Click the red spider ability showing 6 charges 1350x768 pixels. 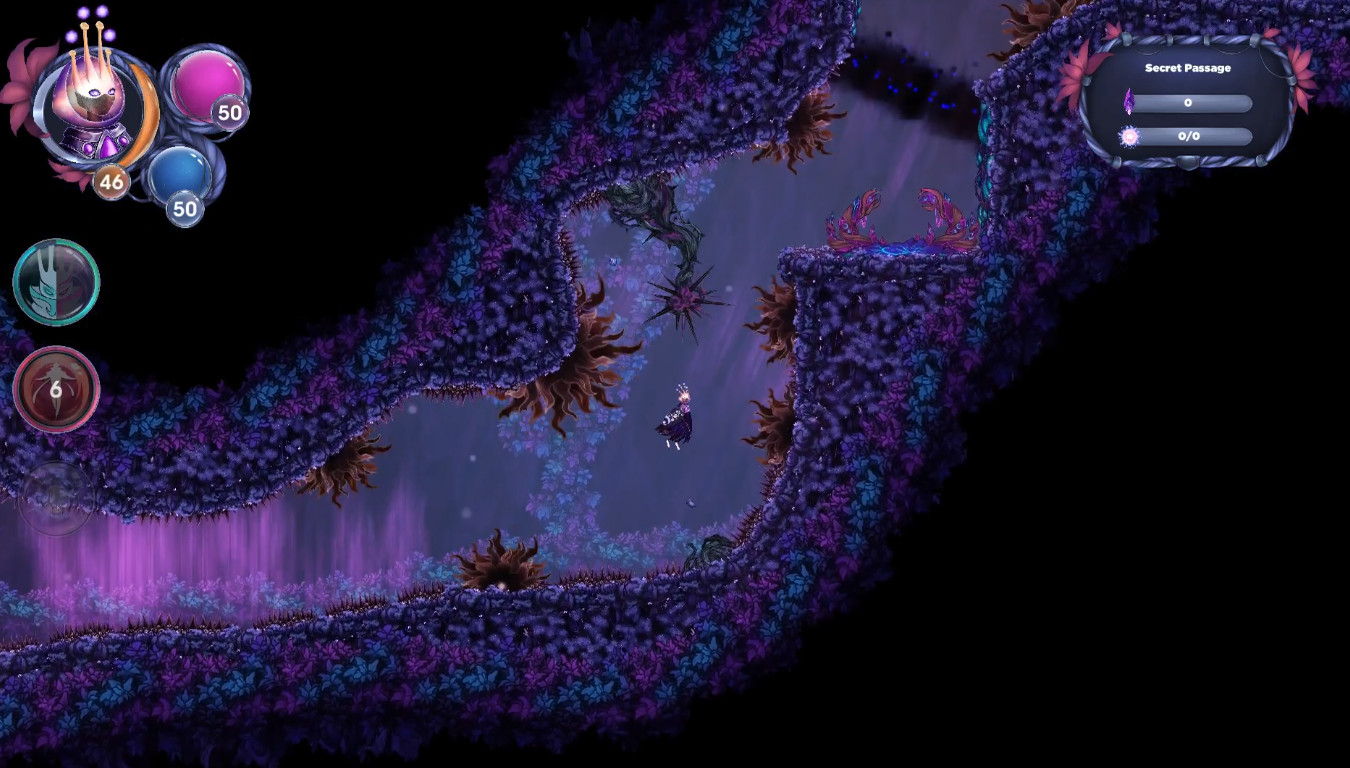(x=56, y=388)
